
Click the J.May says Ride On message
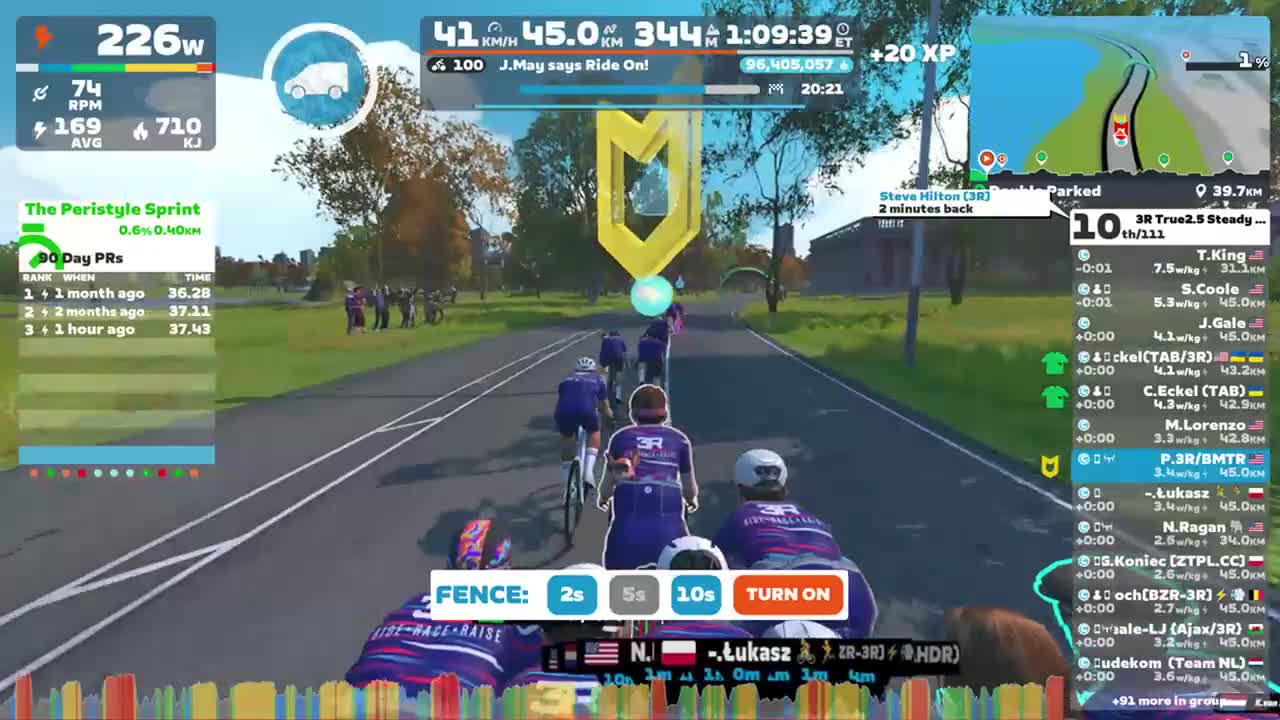575,67
